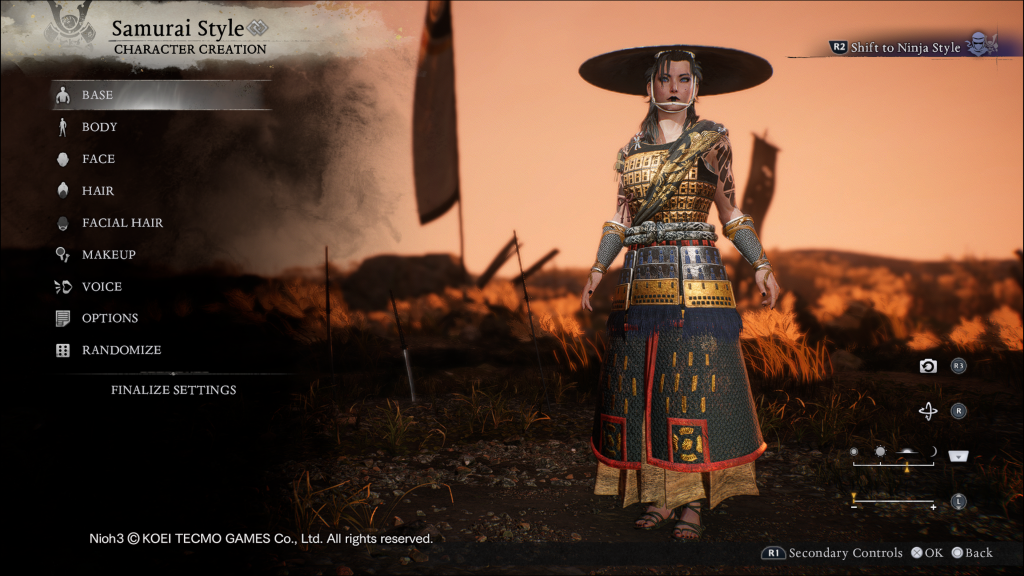The width and height of the screenshot is (1024, 576).
Task: Confirm with FINALIZE SETTINGS
Action: tap(173, 390)
